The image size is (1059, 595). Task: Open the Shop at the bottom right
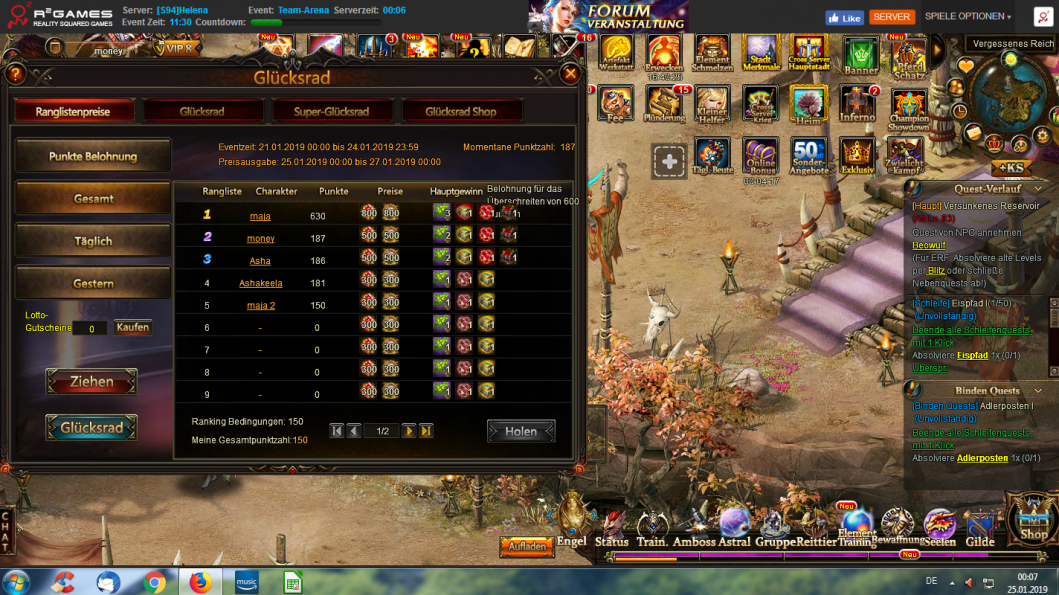pyautogui.click(x=1033, y=520)
